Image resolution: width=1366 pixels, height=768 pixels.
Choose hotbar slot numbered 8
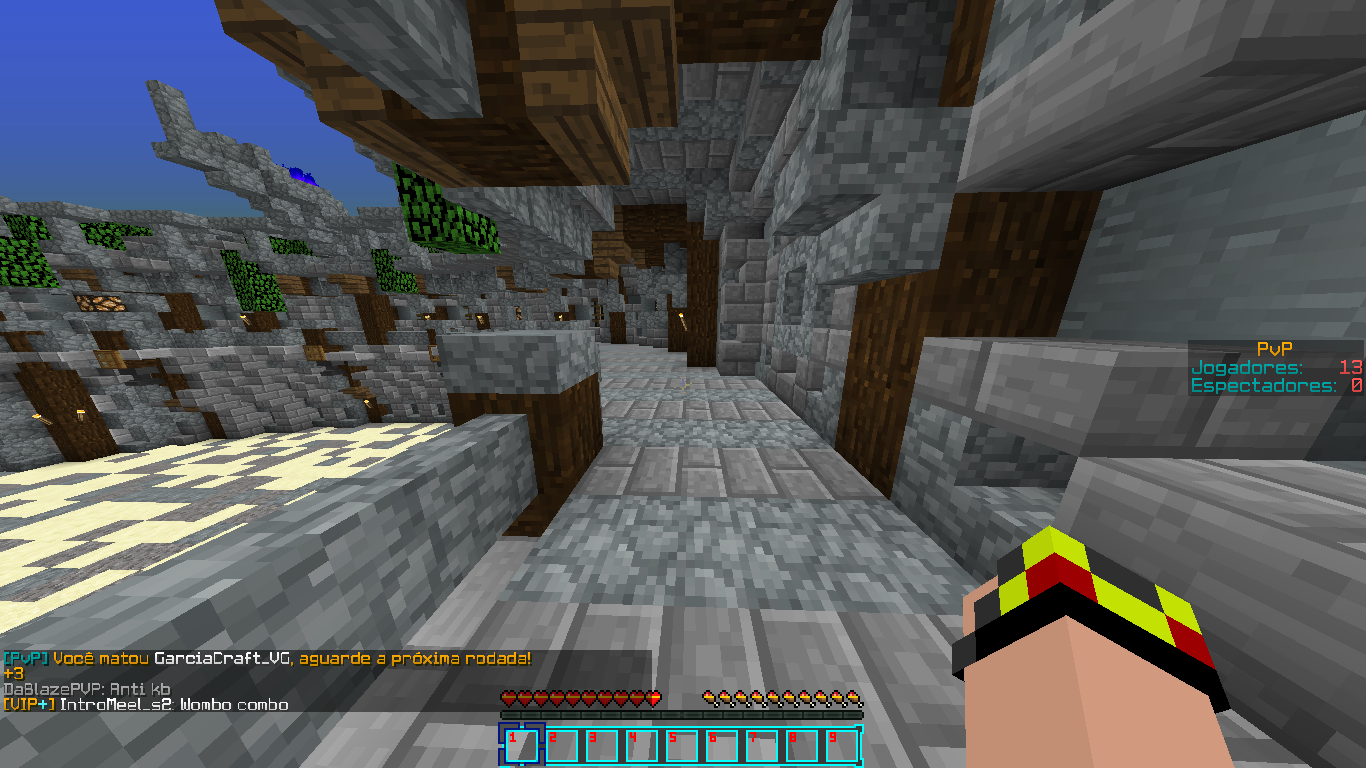pyautogui.click(x=801, y=746)
